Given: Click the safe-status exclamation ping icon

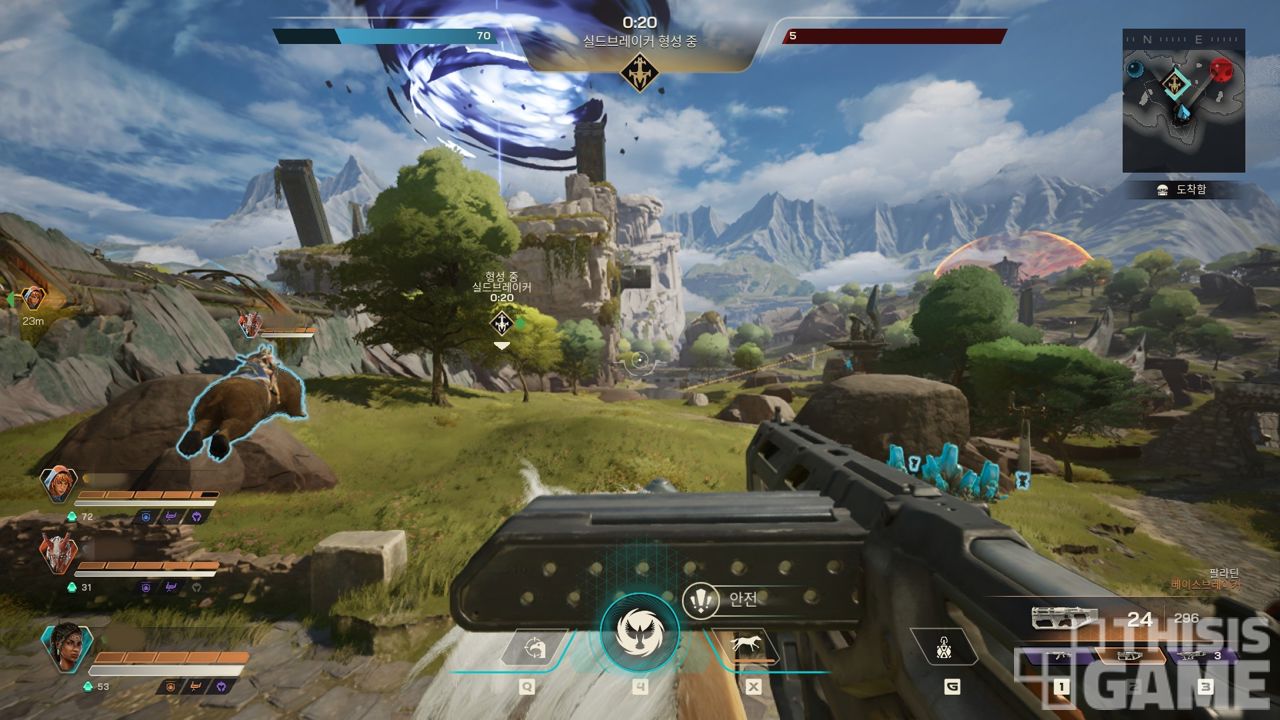Looking at the screenshot, I should click(x=701, y=599).
